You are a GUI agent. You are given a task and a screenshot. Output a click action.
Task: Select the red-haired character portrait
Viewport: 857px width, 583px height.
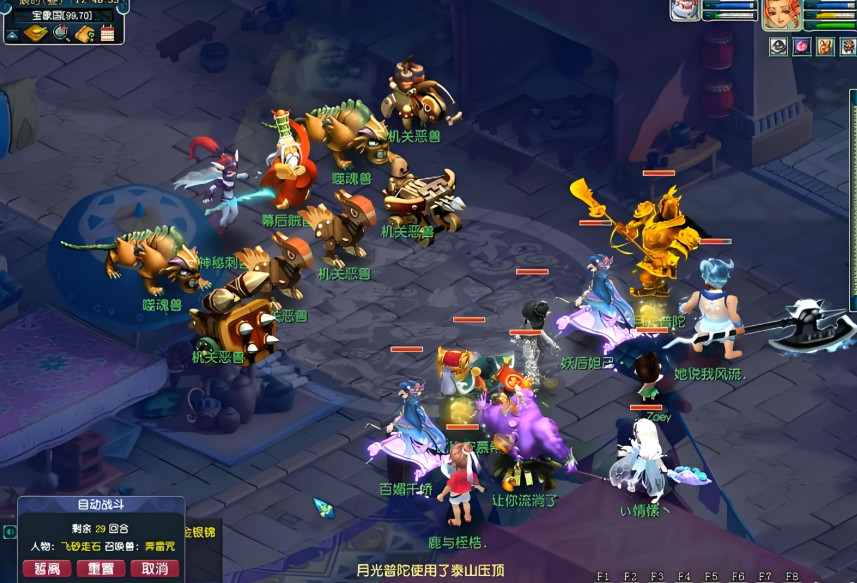782,14
